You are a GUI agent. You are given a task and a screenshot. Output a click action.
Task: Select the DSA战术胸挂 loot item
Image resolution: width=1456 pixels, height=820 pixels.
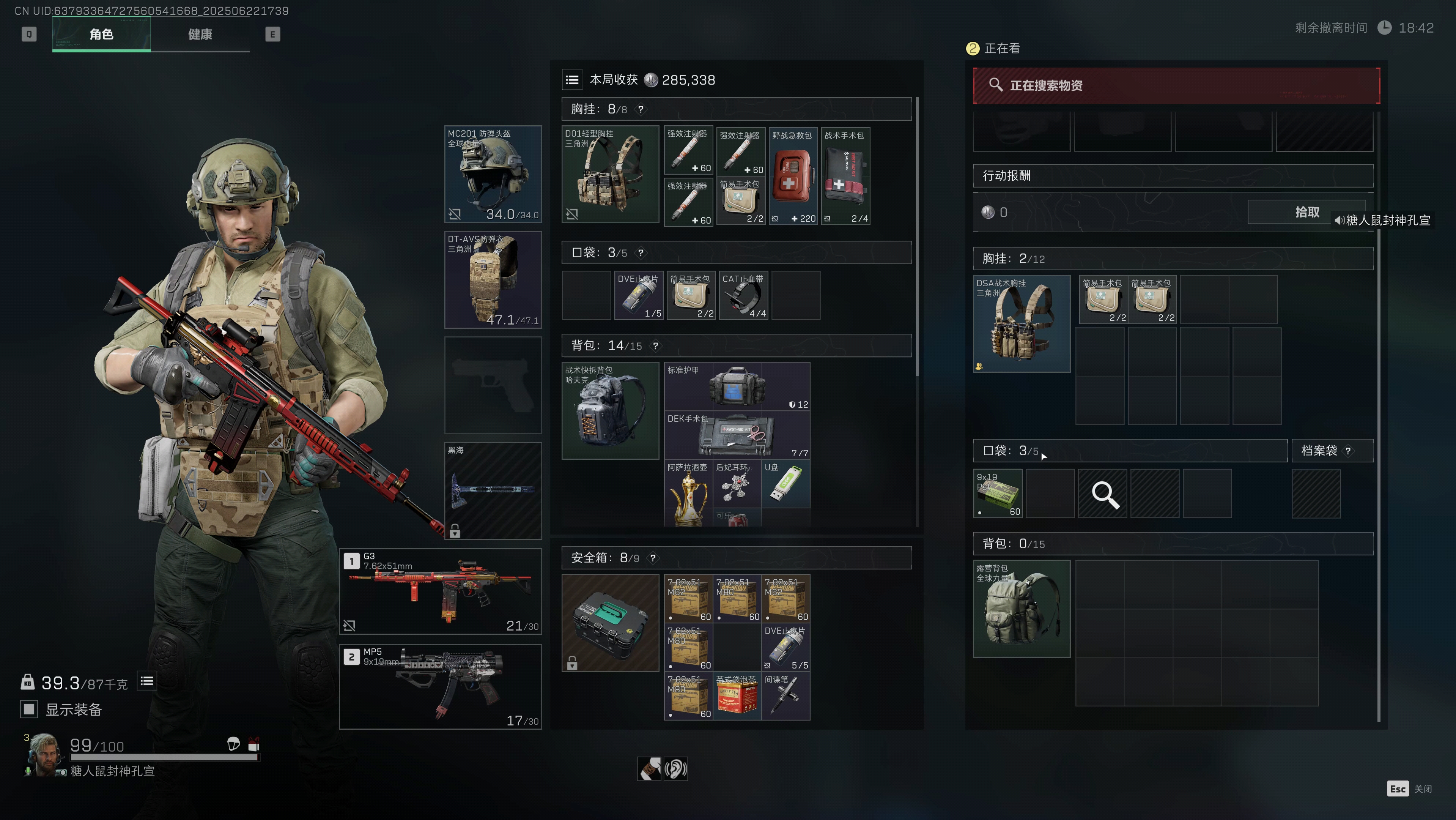tap(1022, 323)
